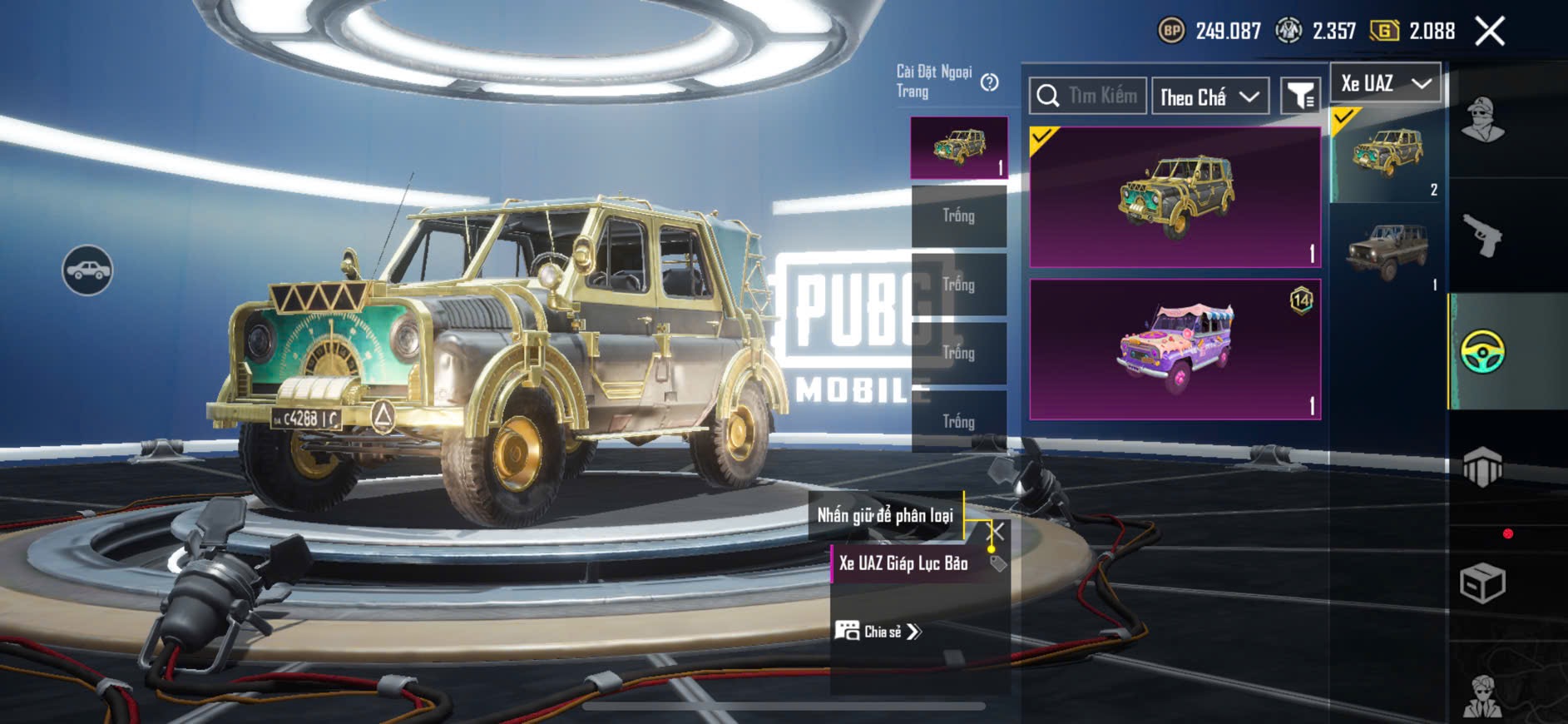Select the golden UAZ in vehicle list
1568x724 pixels.
1387,155
